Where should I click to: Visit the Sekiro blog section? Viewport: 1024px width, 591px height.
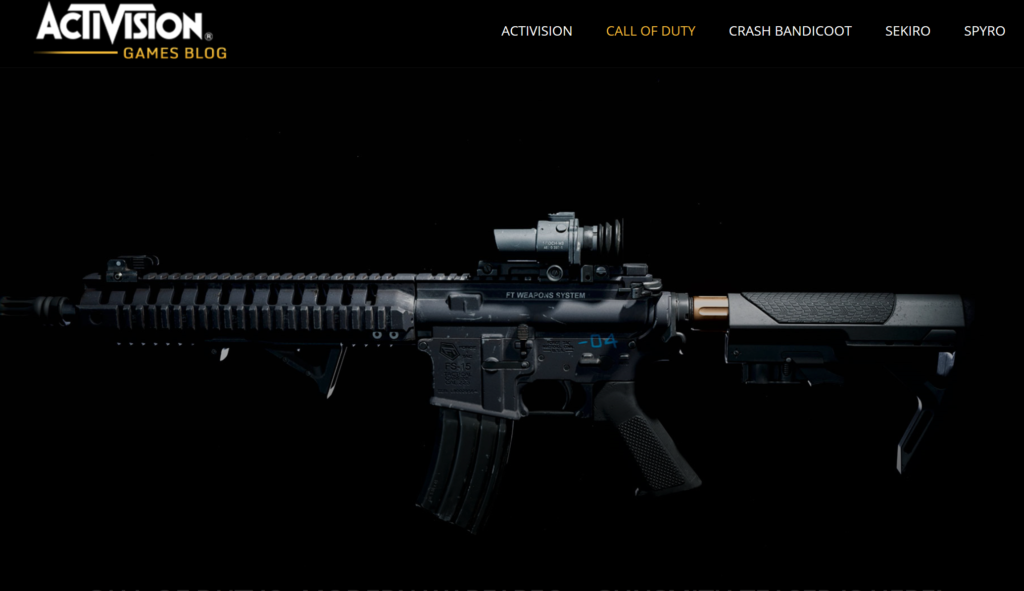pos(907,31)
